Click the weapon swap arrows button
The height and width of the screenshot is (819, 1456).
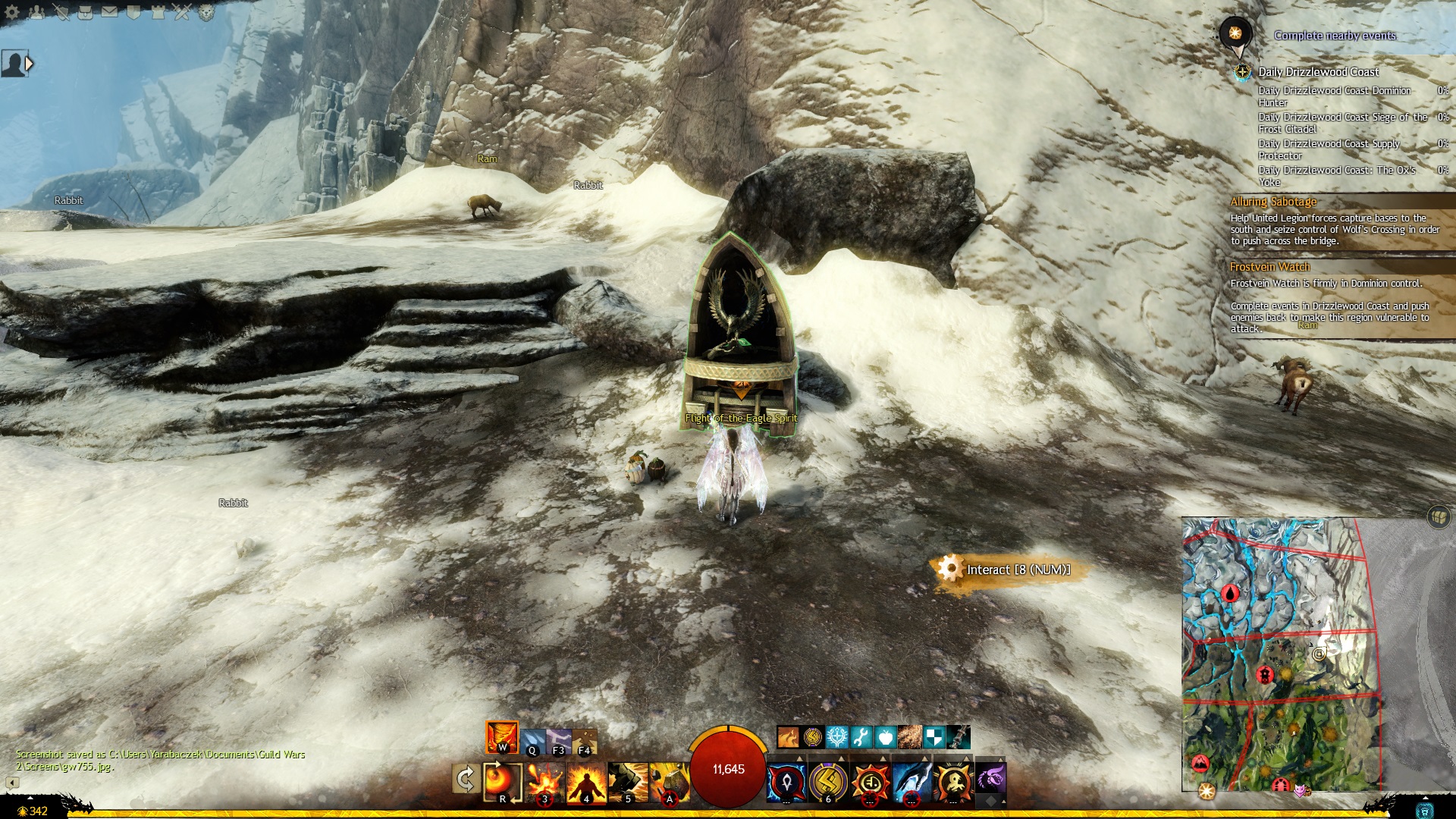[x=465, y=780]
